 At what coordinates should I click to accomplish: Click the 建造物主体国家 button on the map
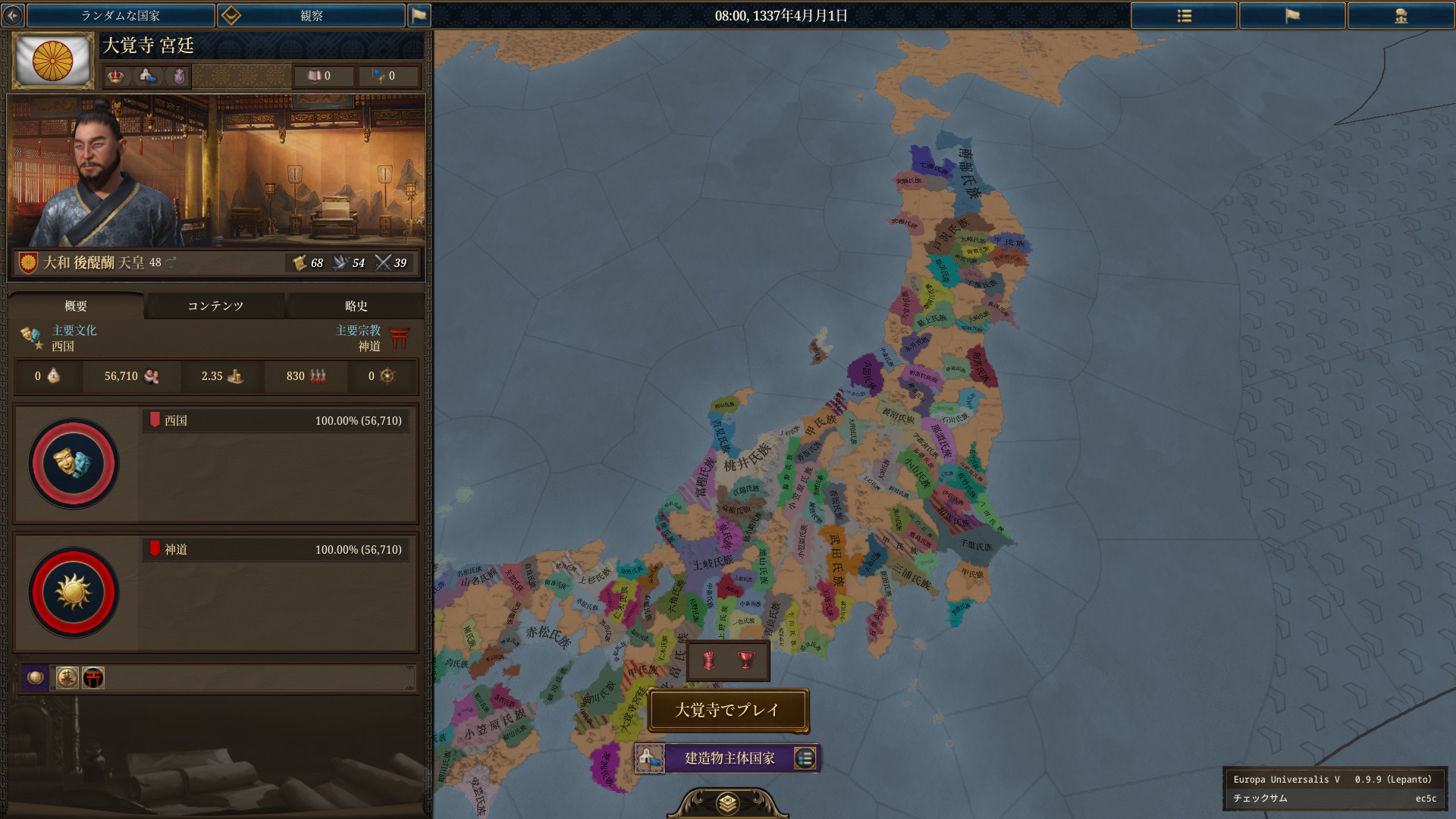pos(726,758)
